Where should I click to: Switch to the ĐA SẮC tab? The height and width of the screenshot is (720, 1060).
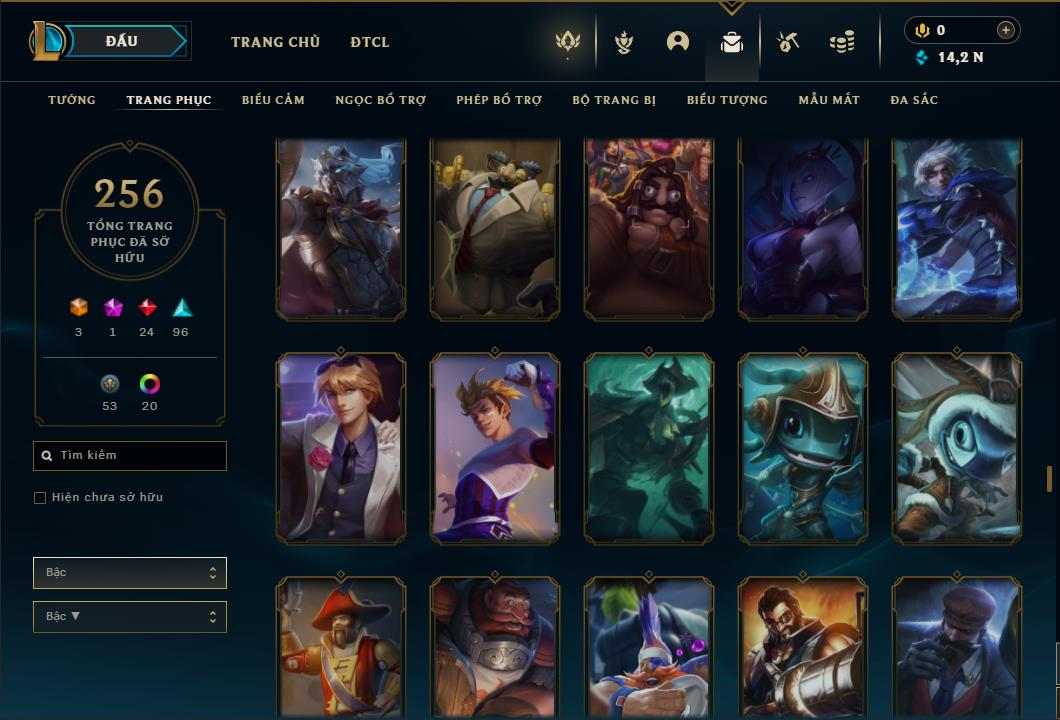coord(914,100)
